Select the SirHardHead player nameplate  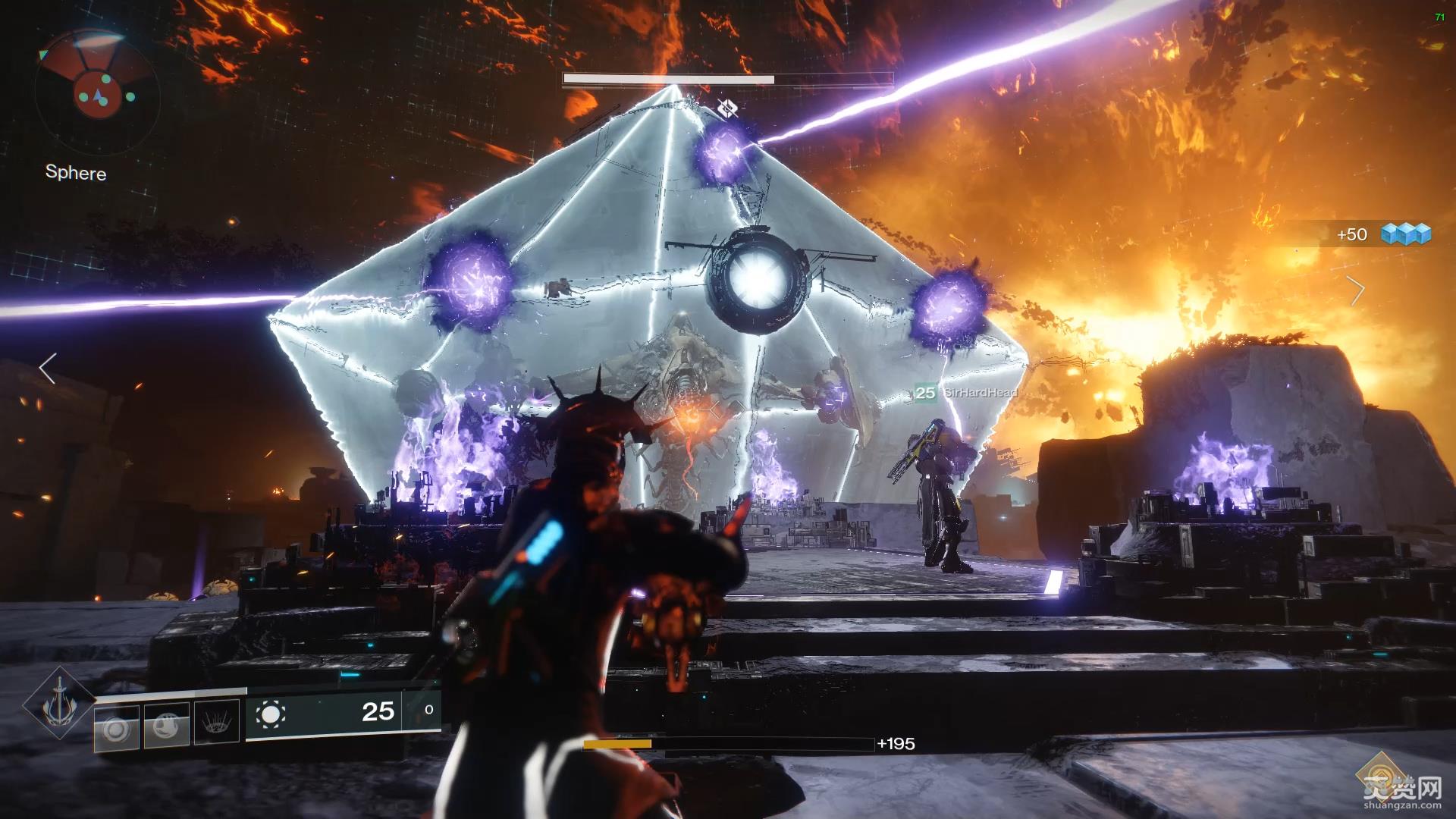point(967,392)
